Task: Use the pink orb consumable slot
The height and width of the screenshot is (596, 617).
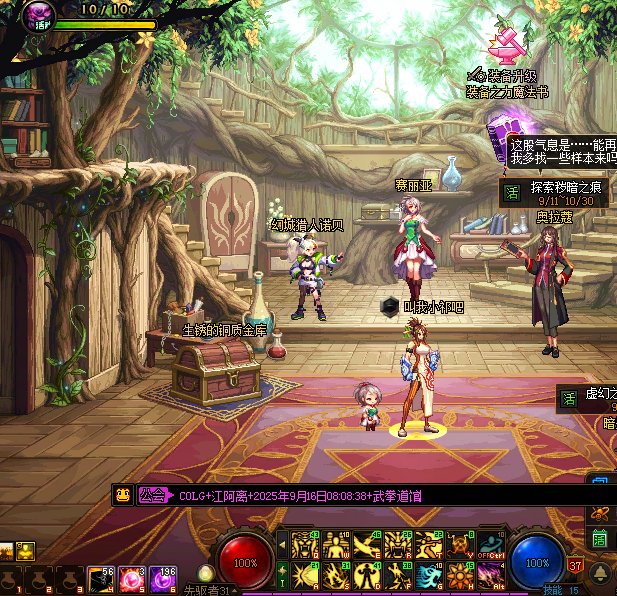Action: (x=132, y=579)
